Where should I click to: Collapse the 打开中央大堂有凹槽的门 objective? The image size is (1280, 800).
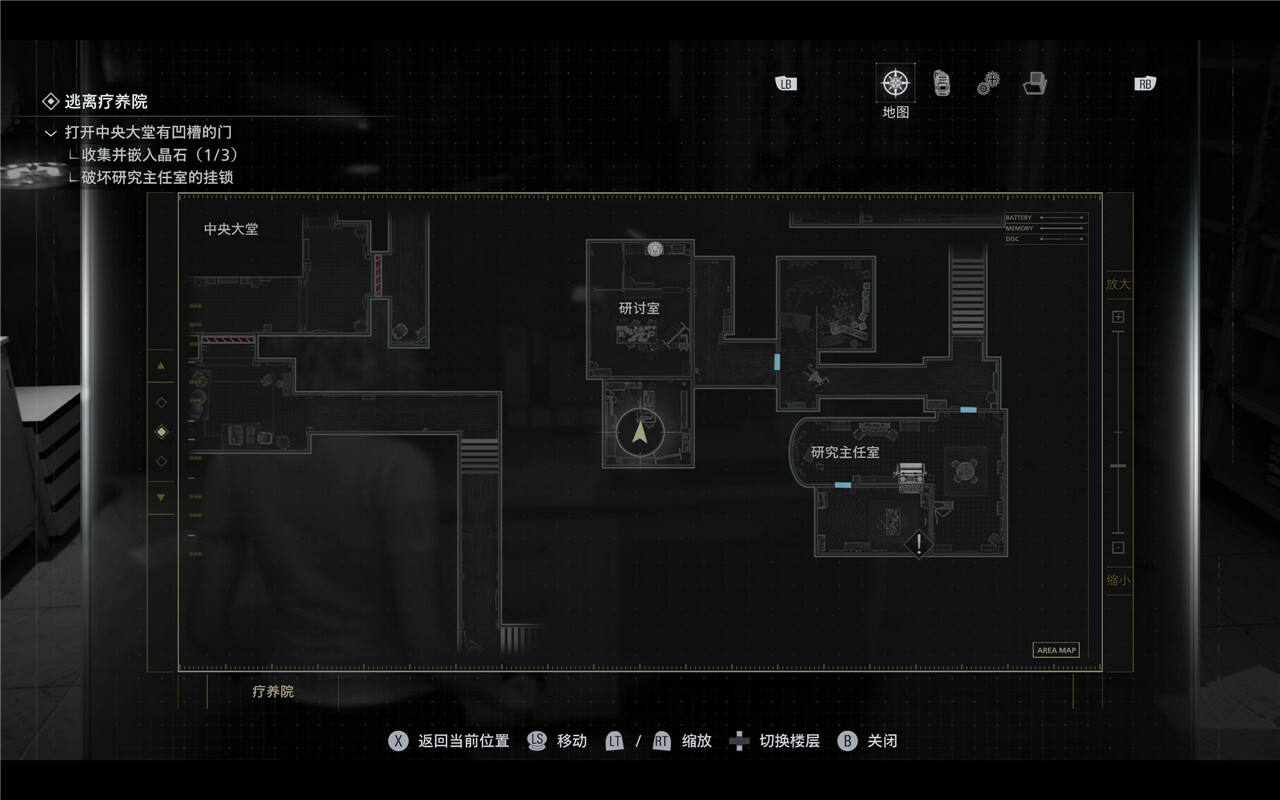[51, 132]
